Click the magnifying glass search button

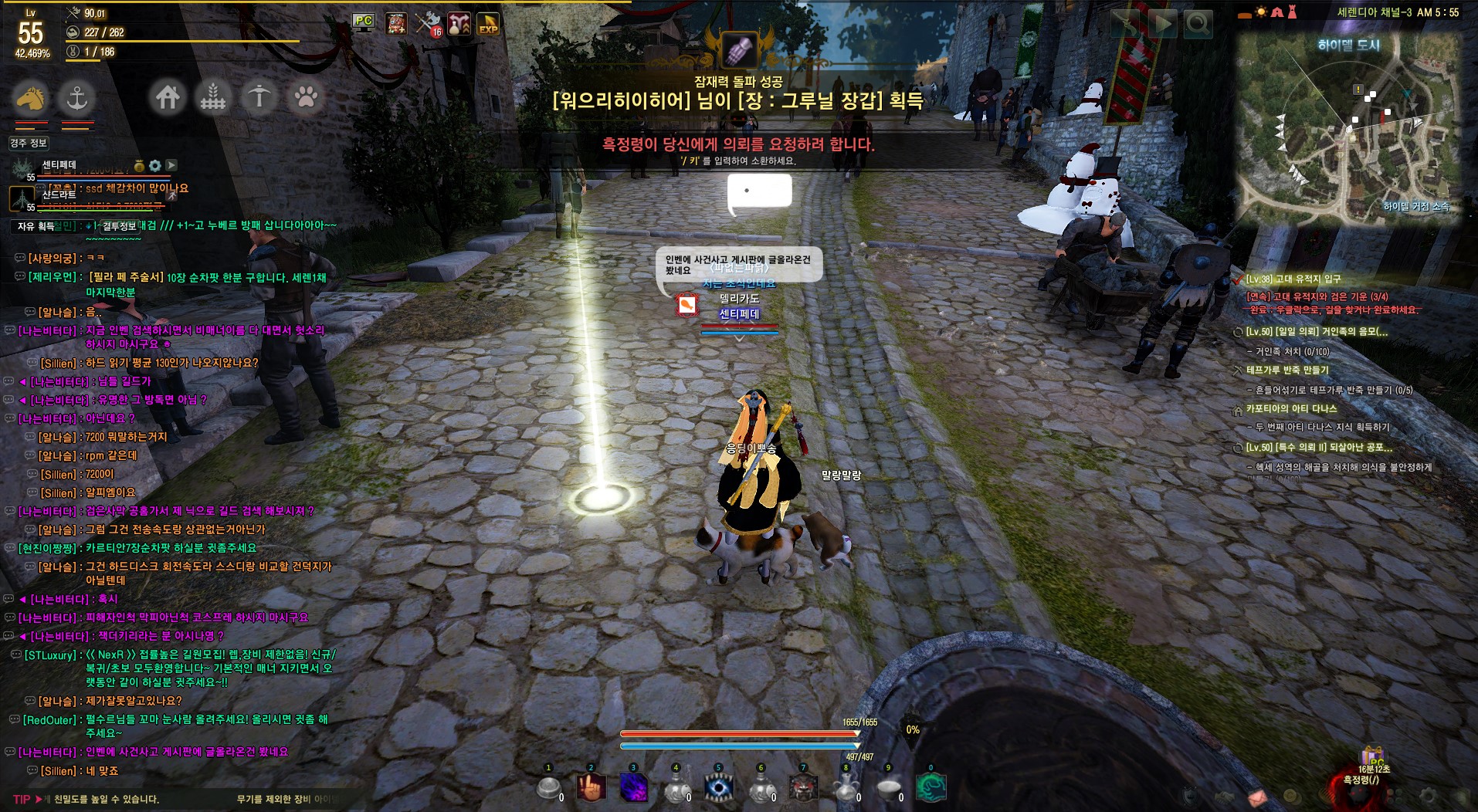pos(1198,25)
